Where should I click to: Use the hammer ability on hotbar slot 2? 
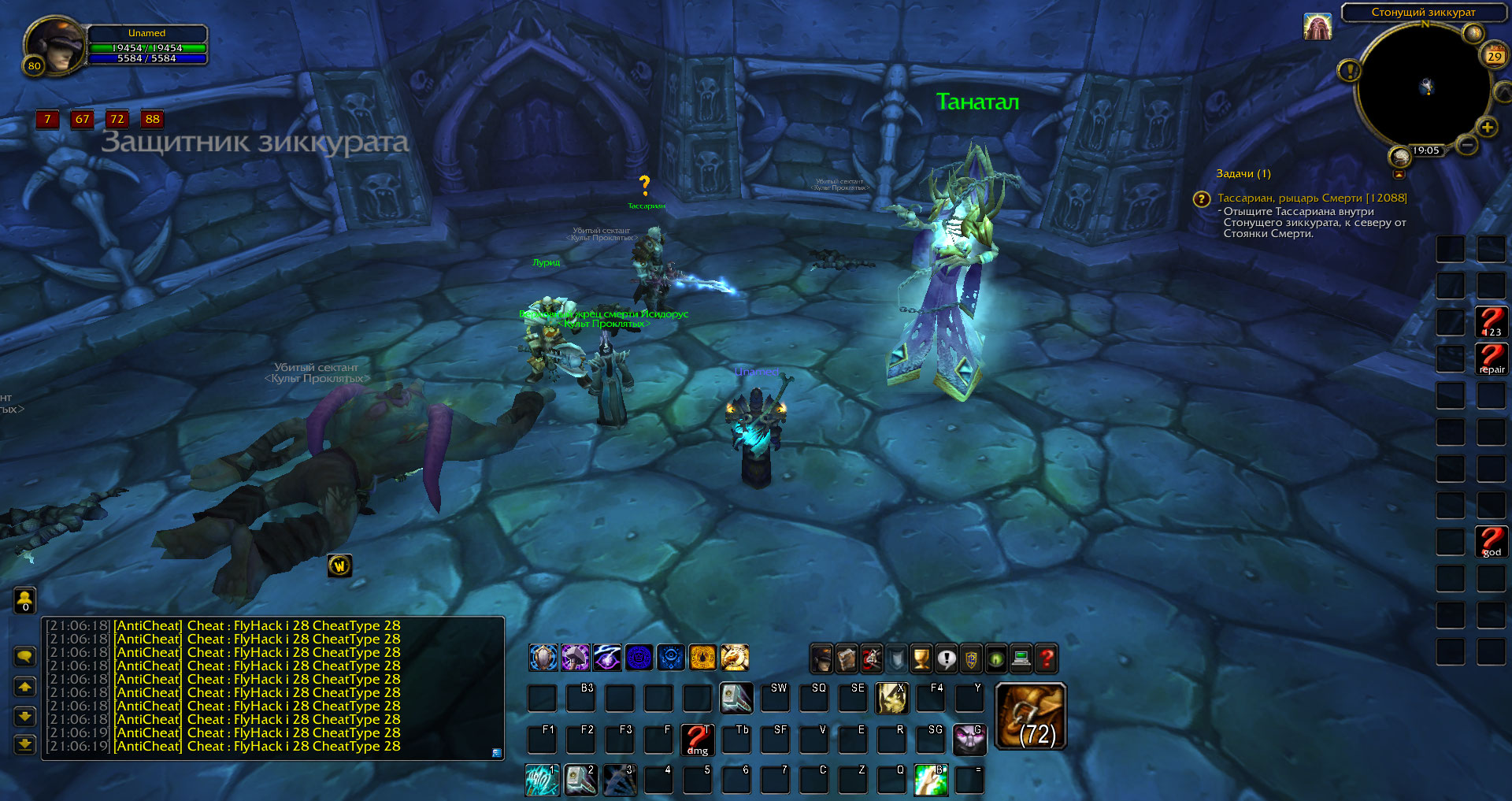(x=580, y=780)
